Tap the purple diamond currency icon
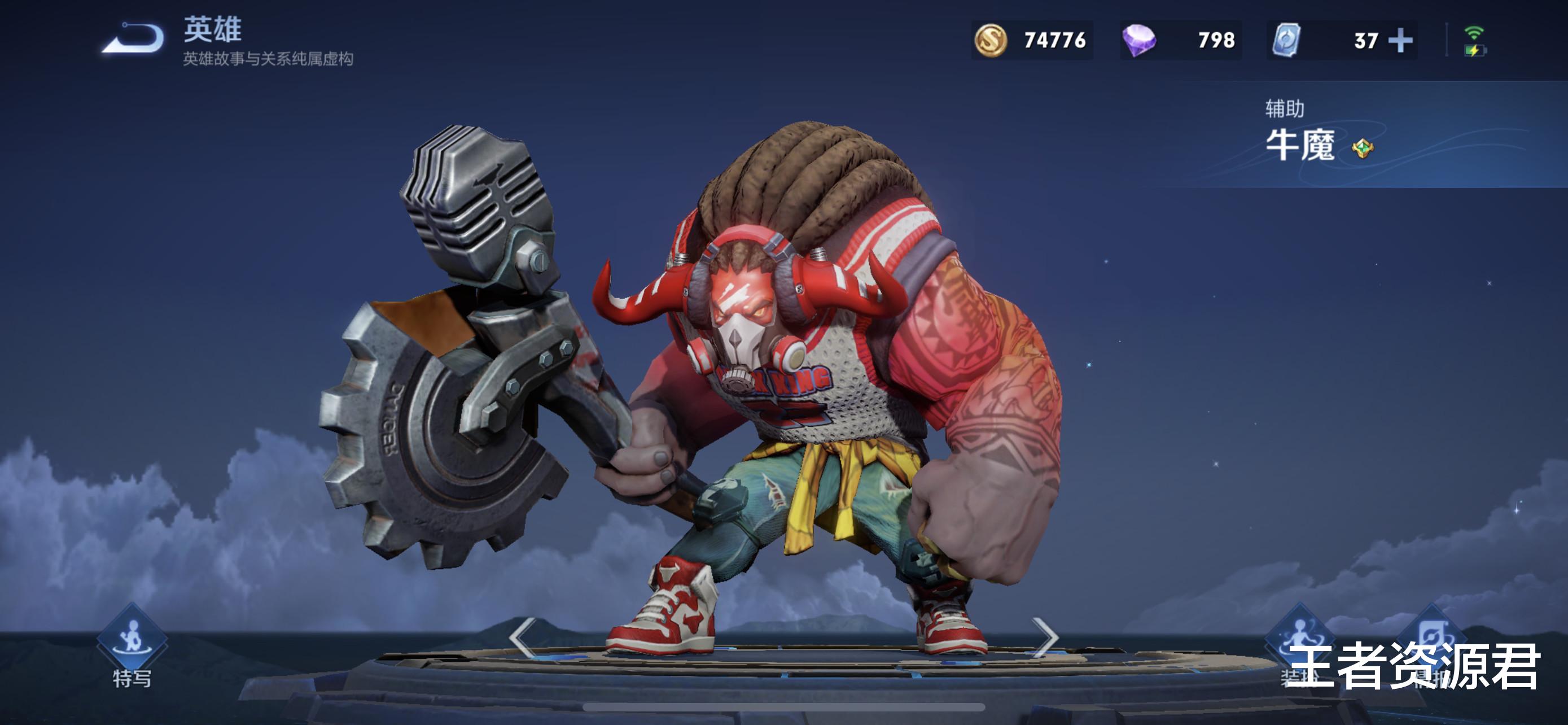Viewport: 1568px width, 725px height. [x=1139, y=41]
